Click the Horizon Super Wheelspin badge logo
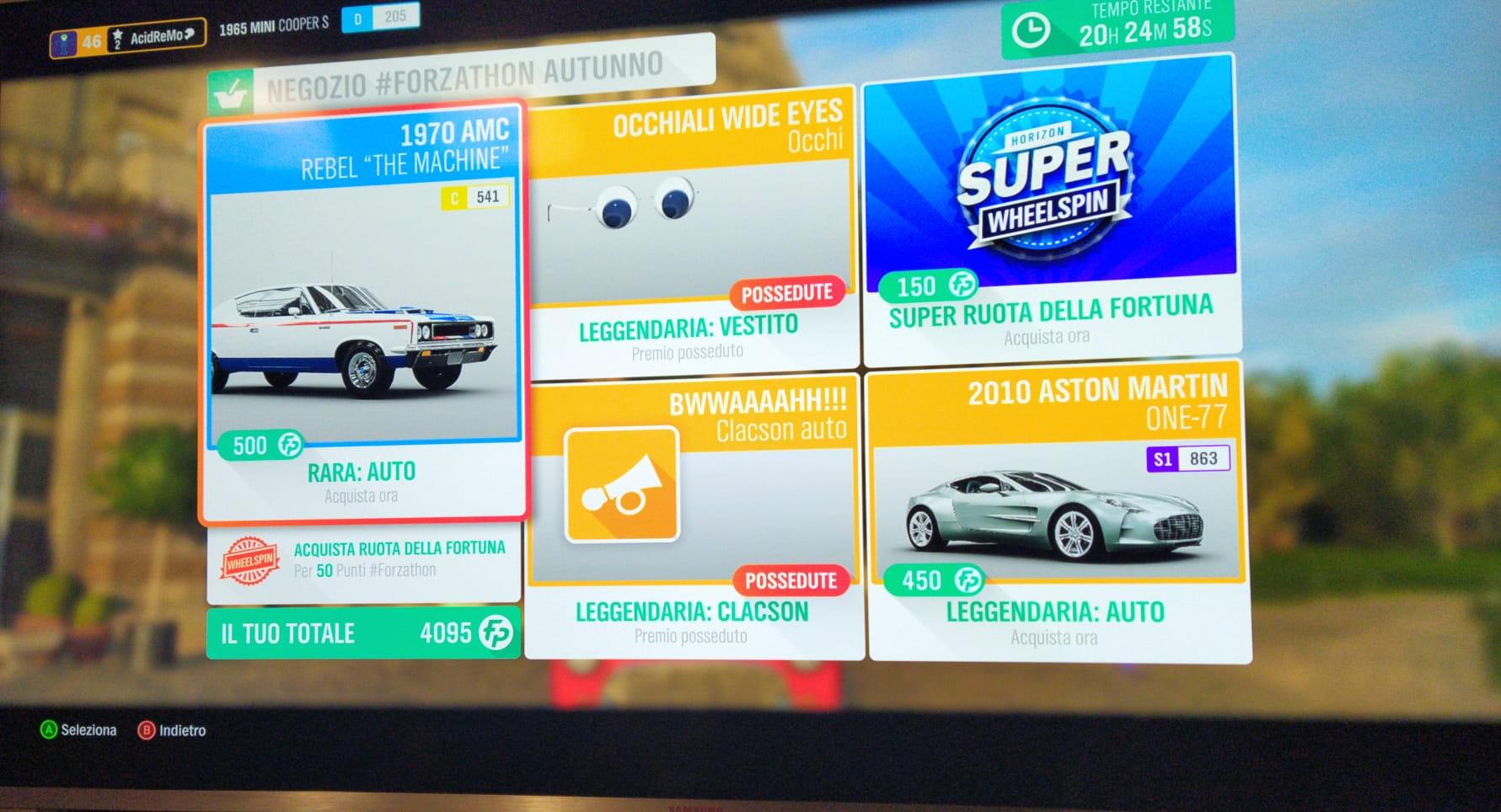 pyautogui.click(x=1048, y=178)
